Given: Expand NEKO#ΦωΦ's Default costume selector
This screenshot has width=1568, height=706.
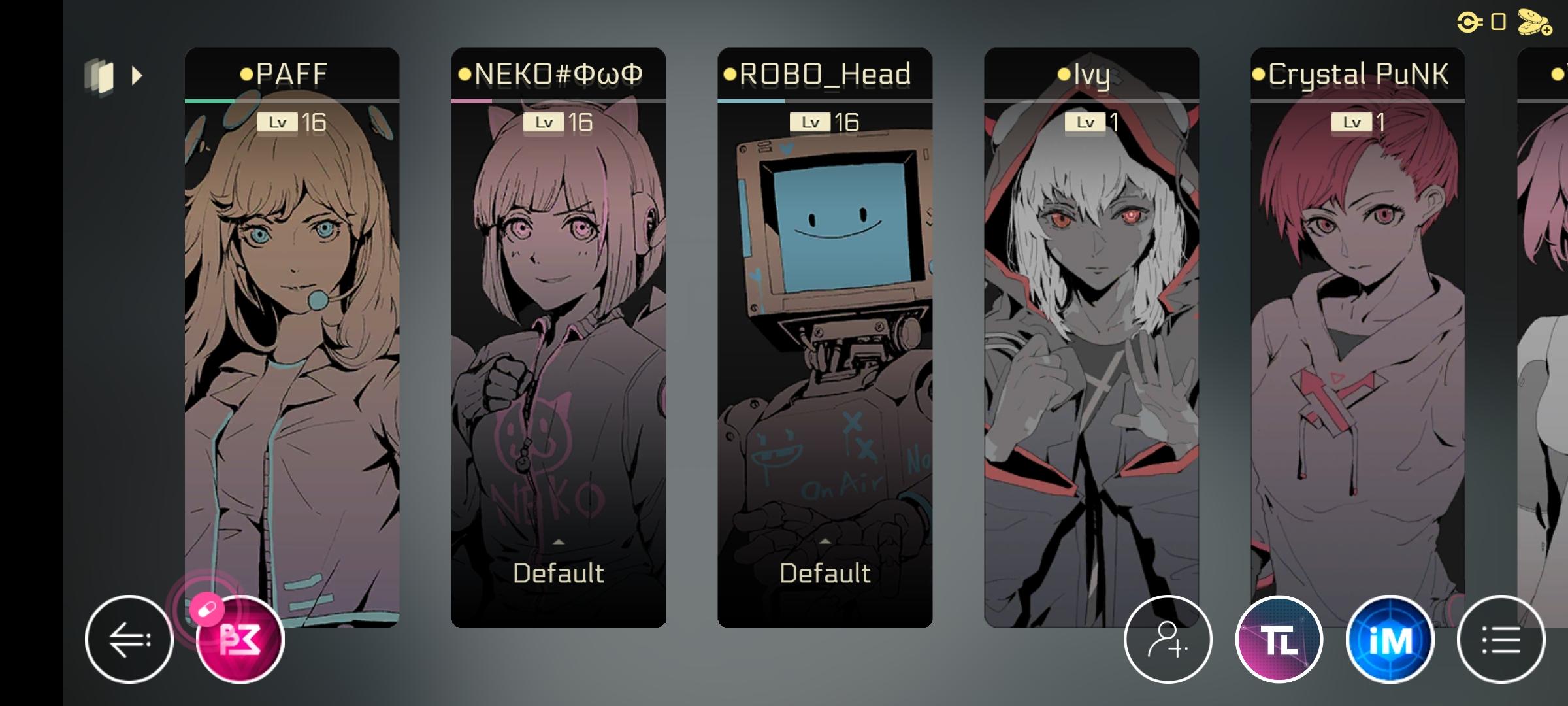Looking at the screenshot, I should (558, 573).
